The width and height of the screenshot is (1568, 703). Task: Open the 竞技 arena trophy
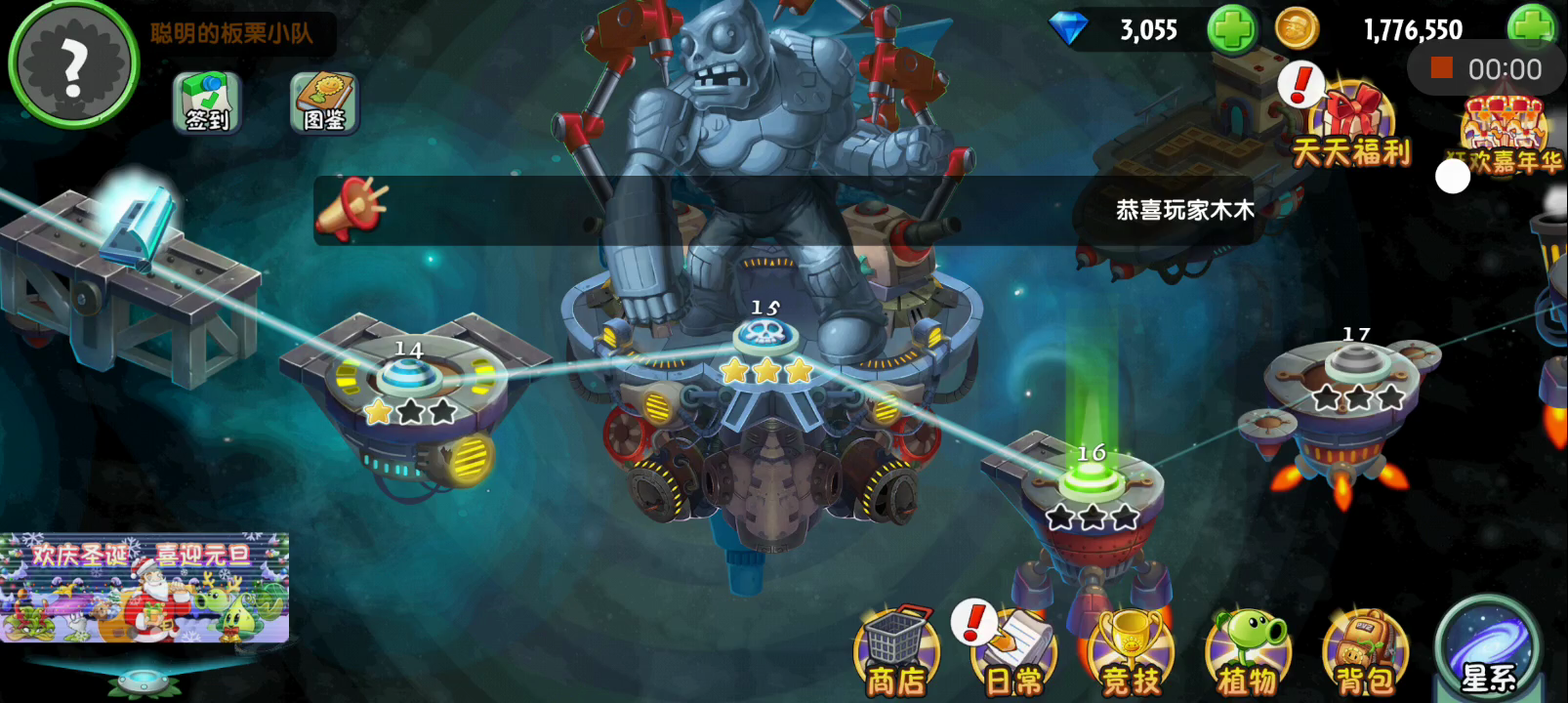point(1131,653)
